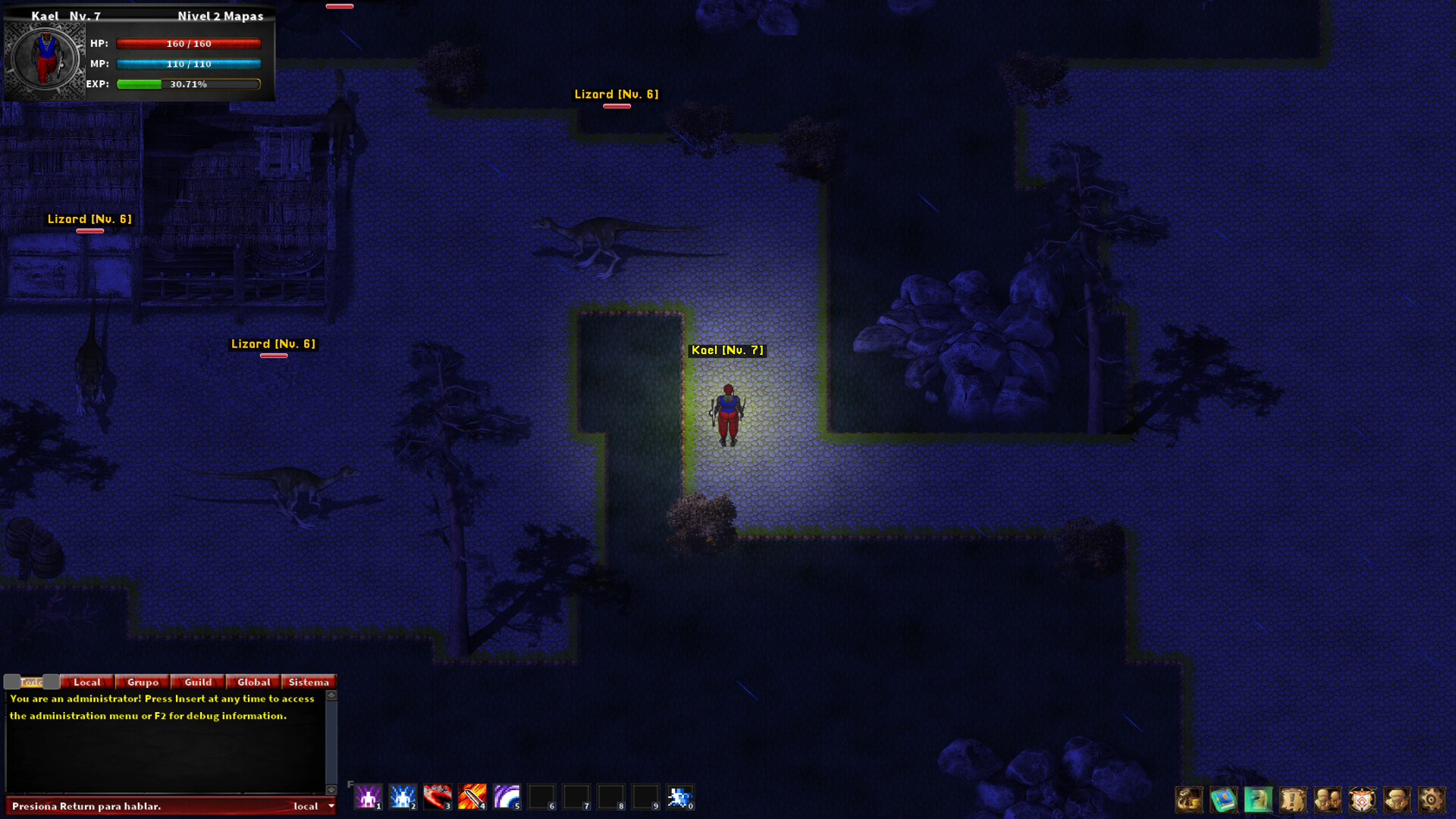Activate the purple buff skill in slot 1
This screenshot has width=1456, height=819.
367,796
